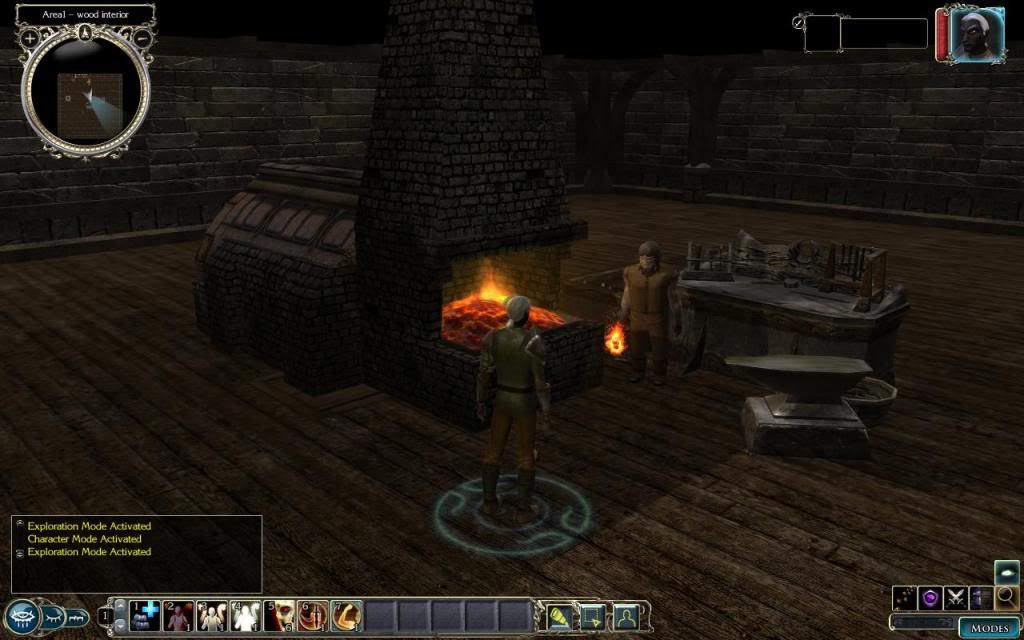Image resolution: width=1024 pixels, height=640 pixels.
Task: Trigger hotbar slot 7 flexed arm ability
Action: coord(346,615)
